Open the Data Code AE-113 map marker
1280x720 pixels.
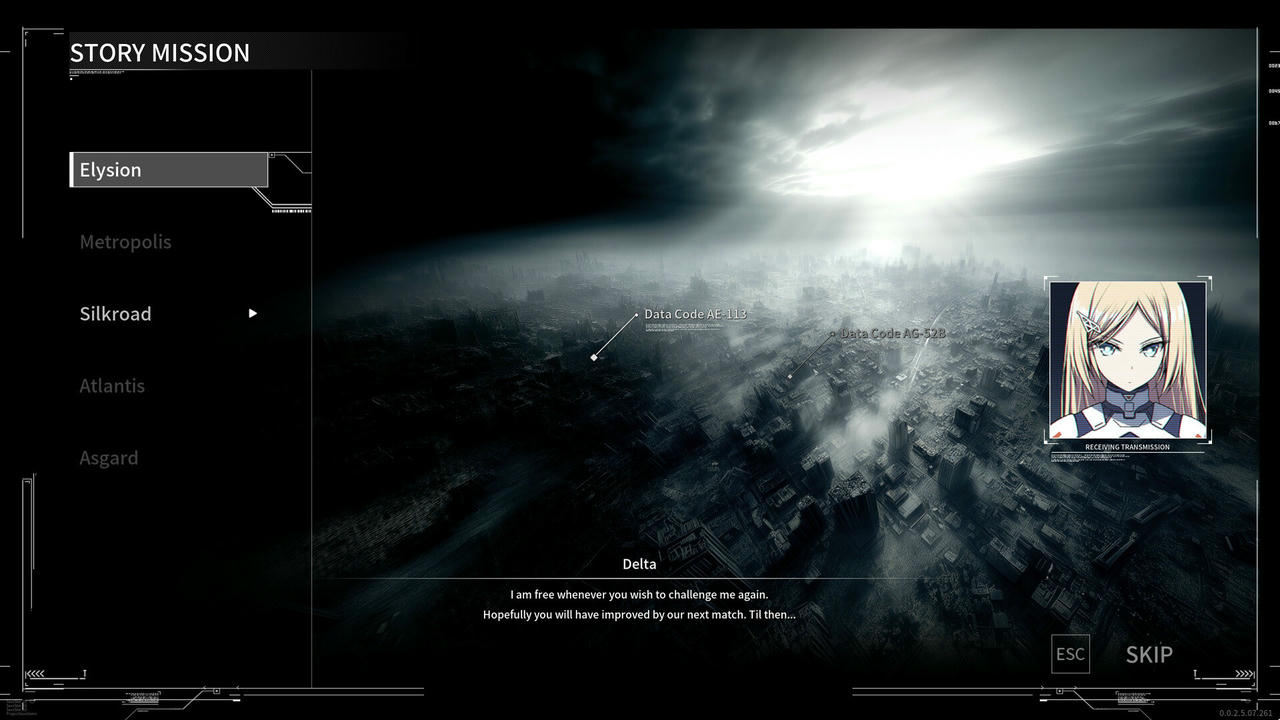[695, 314]
